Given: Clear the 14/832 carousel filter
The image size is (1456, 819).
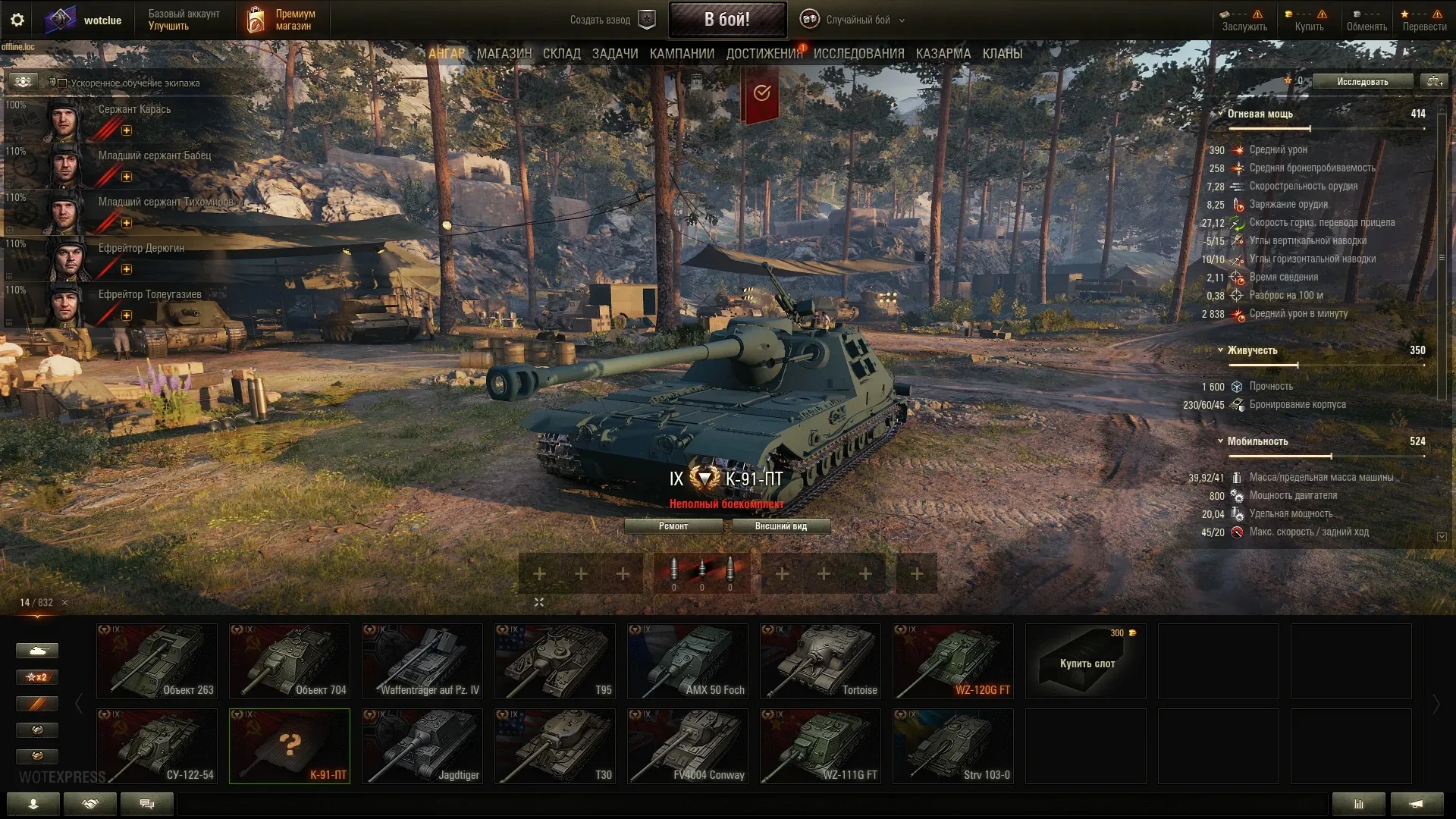Looking at the screenshot, I should [x=64, y=603].
